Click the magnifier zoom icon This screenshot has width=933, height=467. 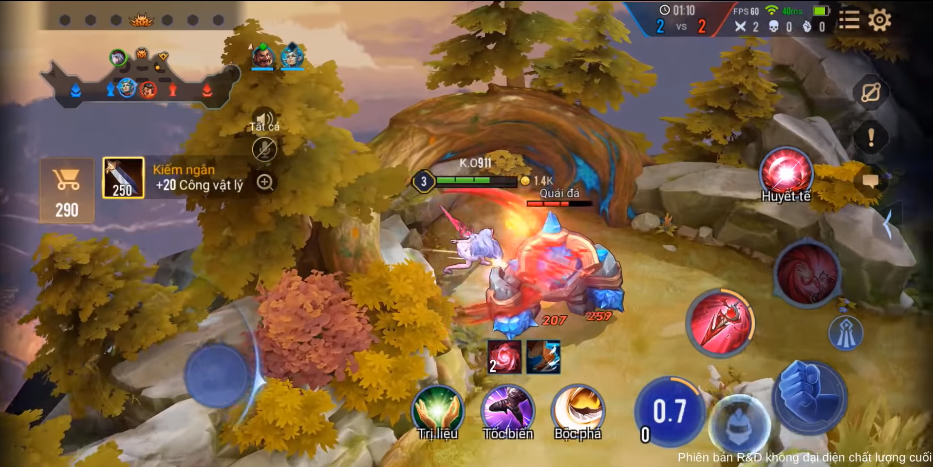click(265, 182)
